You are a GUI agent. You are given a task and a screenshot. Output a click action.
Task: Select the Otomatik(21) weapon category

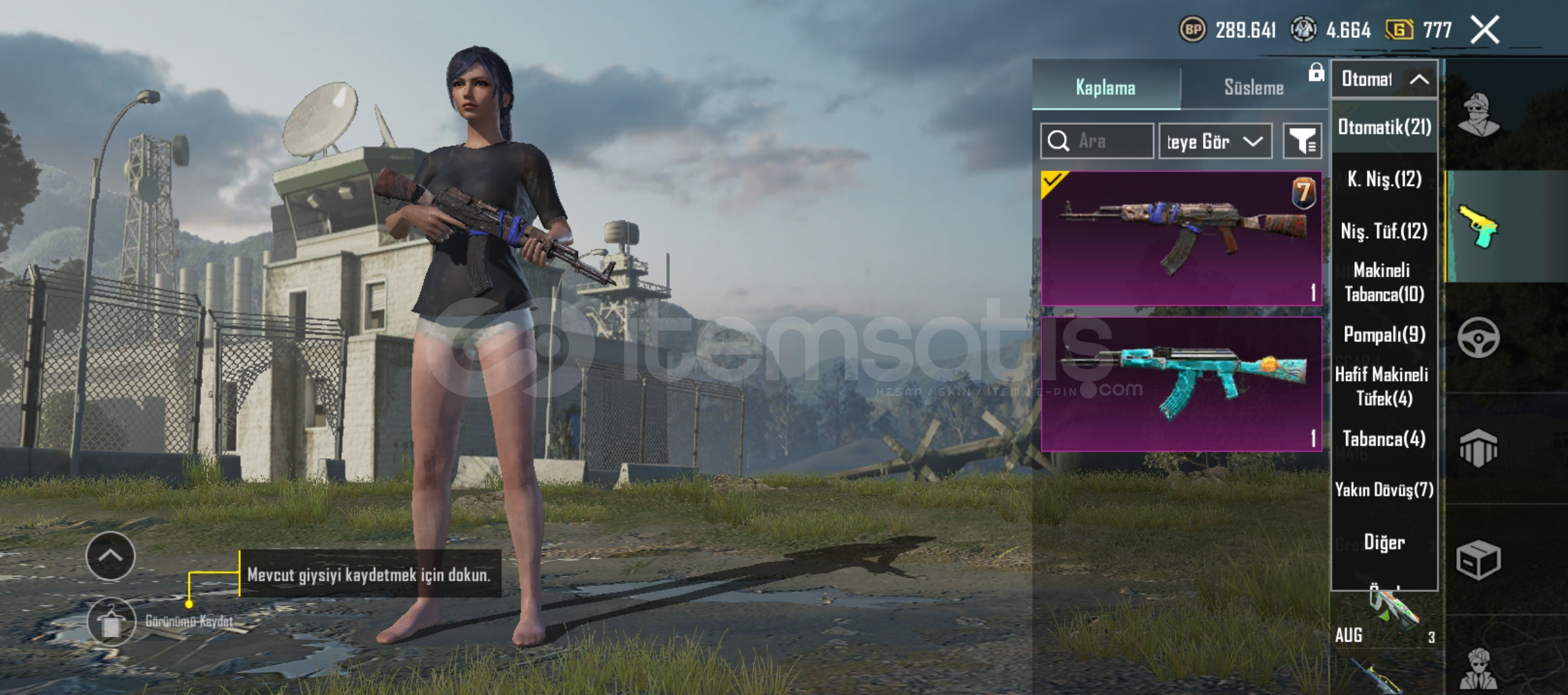[x=1384, y=127]
